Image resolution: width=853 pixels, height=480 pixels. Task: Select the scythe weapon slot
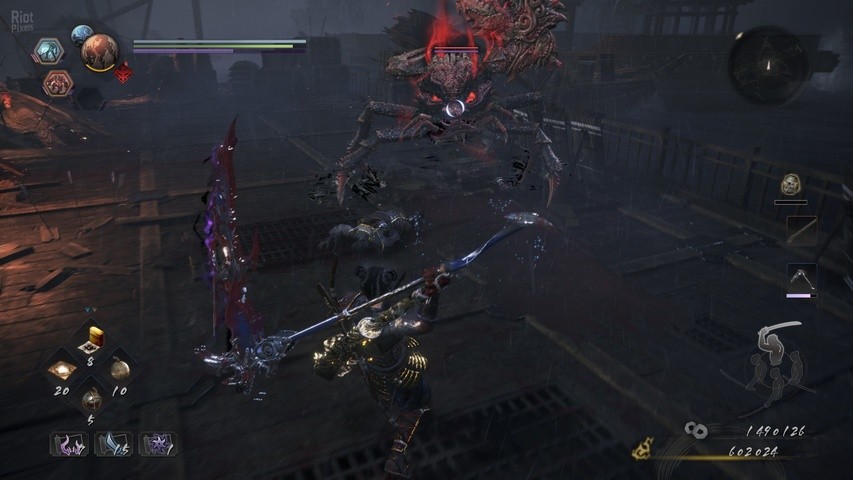802,279
